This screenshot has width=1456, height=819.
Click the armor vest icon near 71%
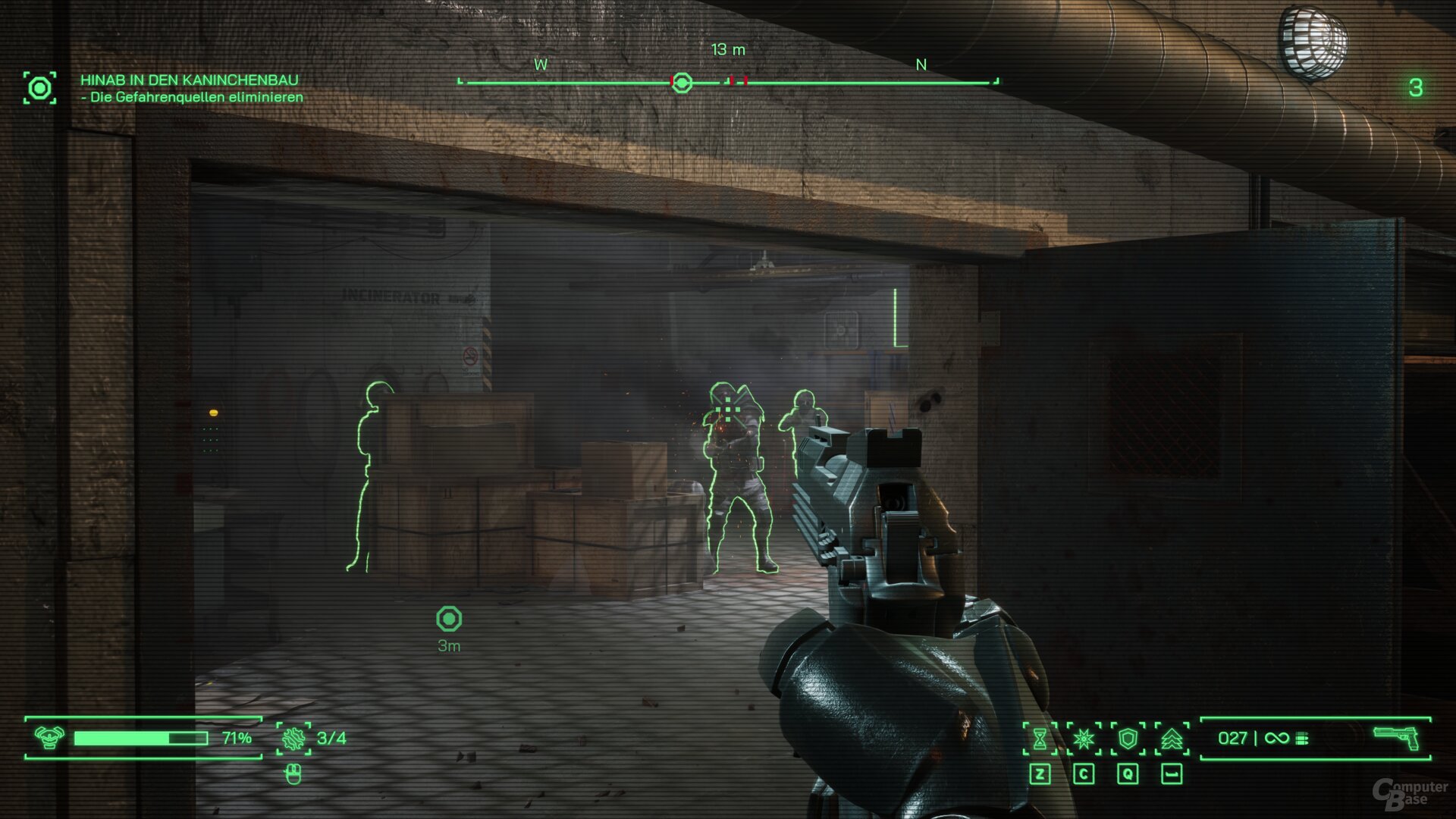point(49,737)
